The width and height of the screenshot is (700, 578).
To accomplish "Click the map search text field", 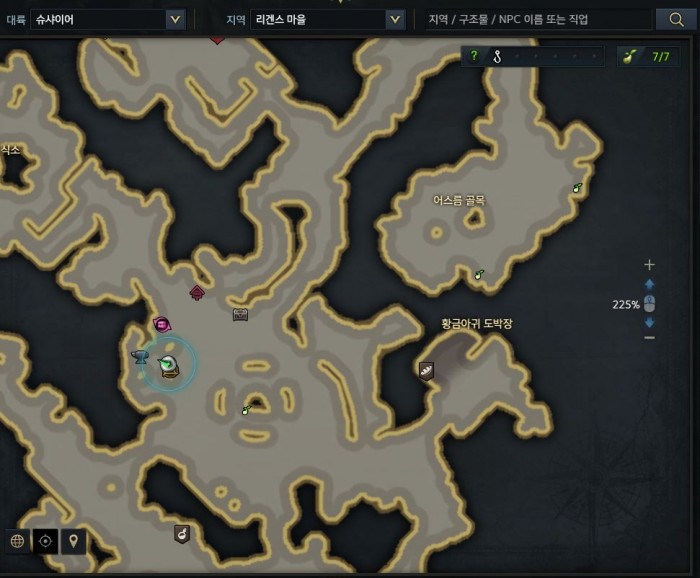I will pos(536,19).
